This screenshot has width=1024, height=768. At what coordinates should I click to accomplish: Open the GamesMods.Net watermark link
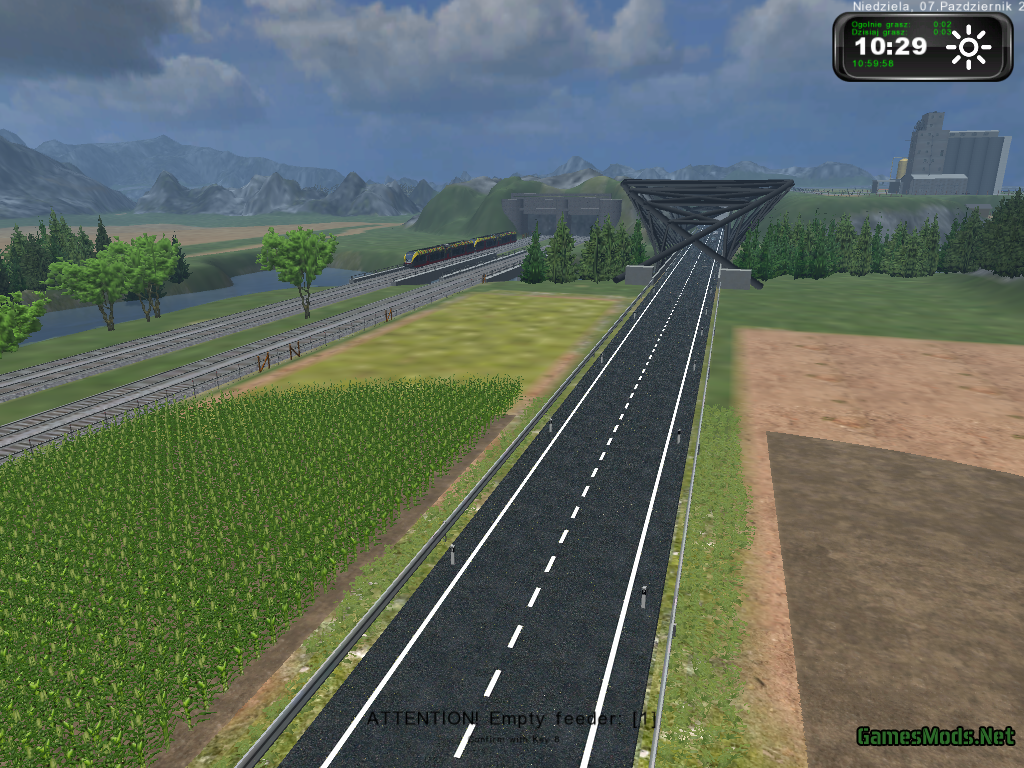click(x=935, y=737)
